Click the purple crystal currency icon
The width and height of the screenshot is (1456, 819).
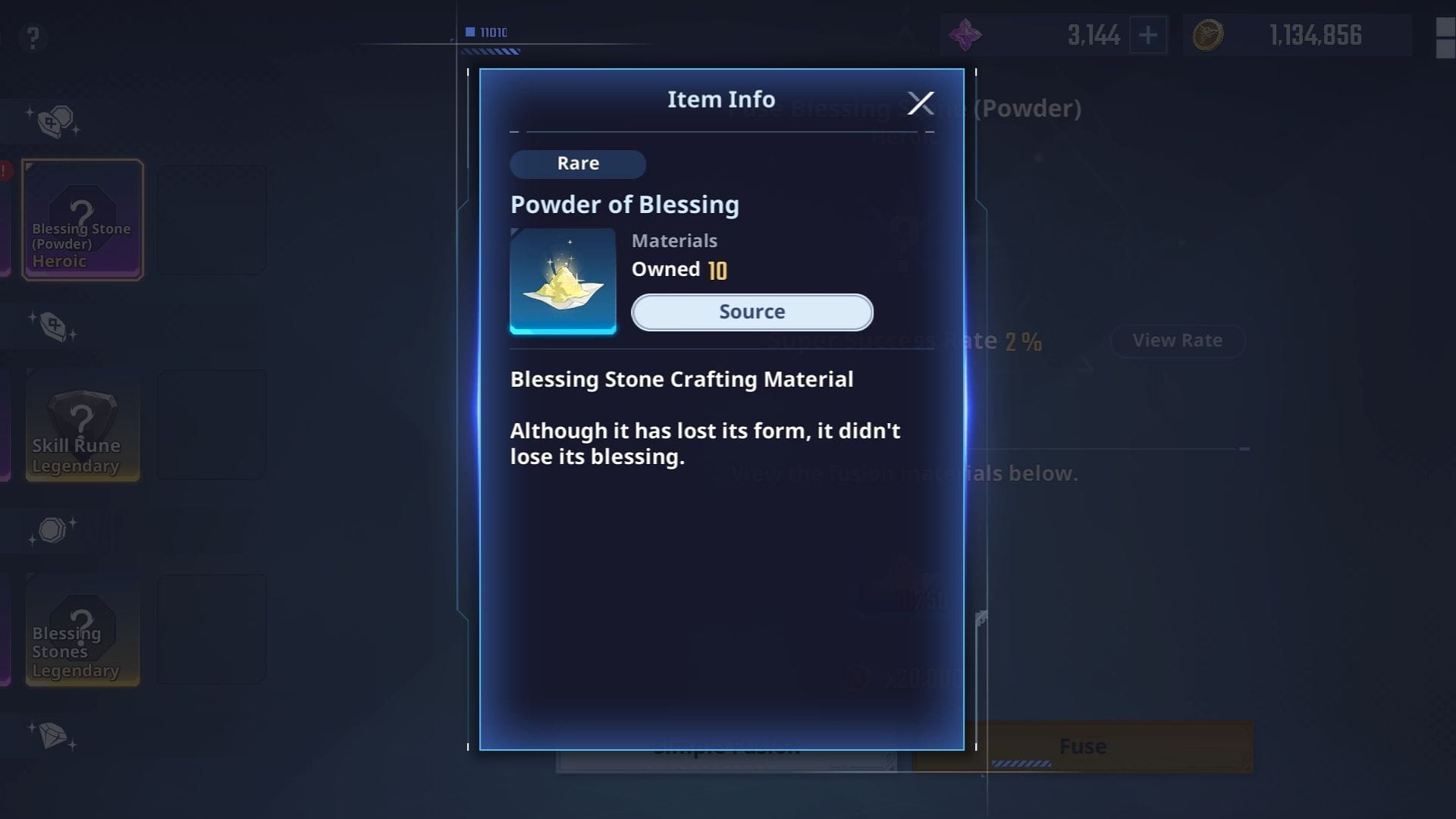tap(965, 35)
